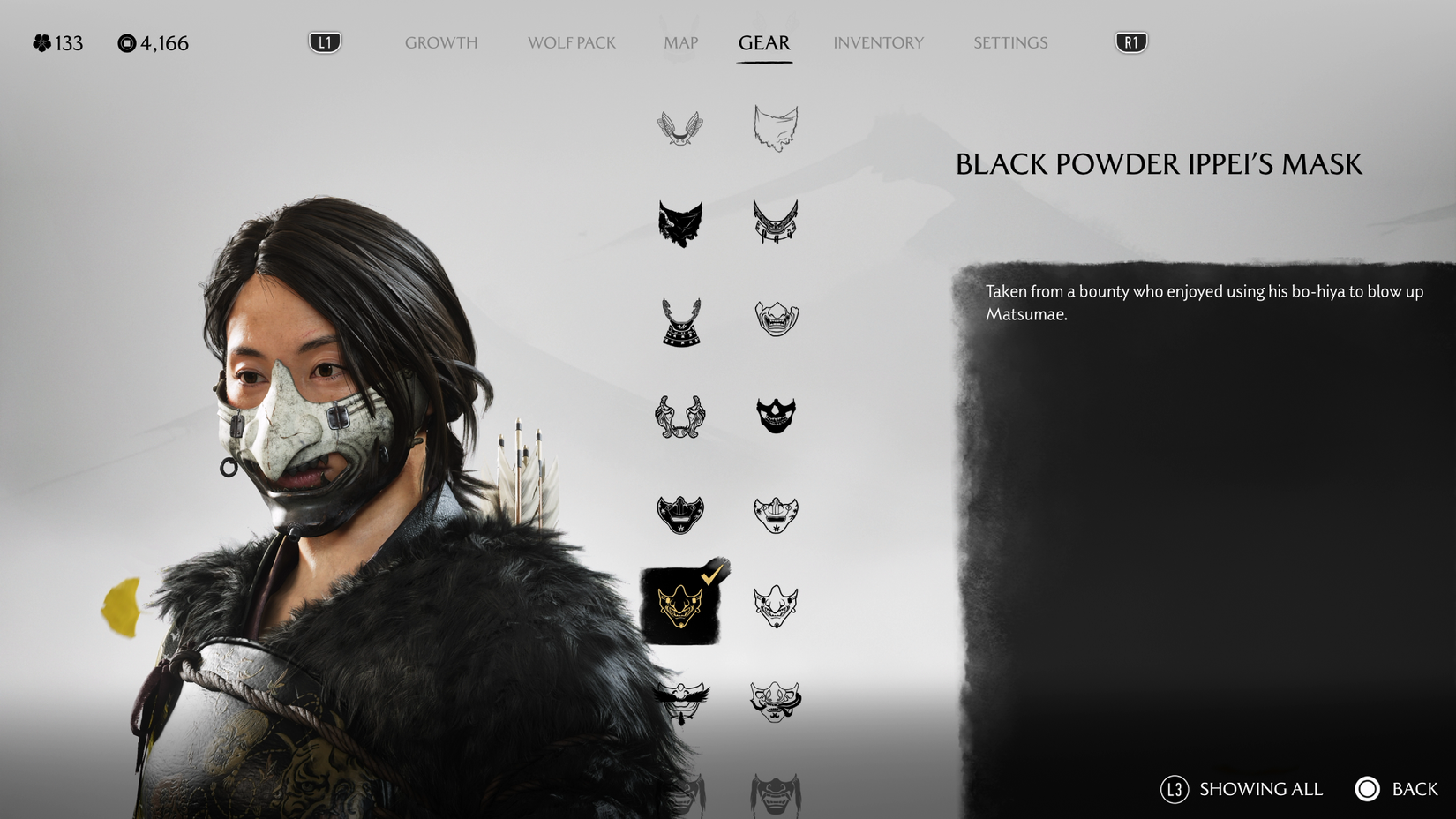The width and height of the screenshot is (1456, 819).
Task: Pick the black mask with white skull grin
Action: tap(776, 413)
